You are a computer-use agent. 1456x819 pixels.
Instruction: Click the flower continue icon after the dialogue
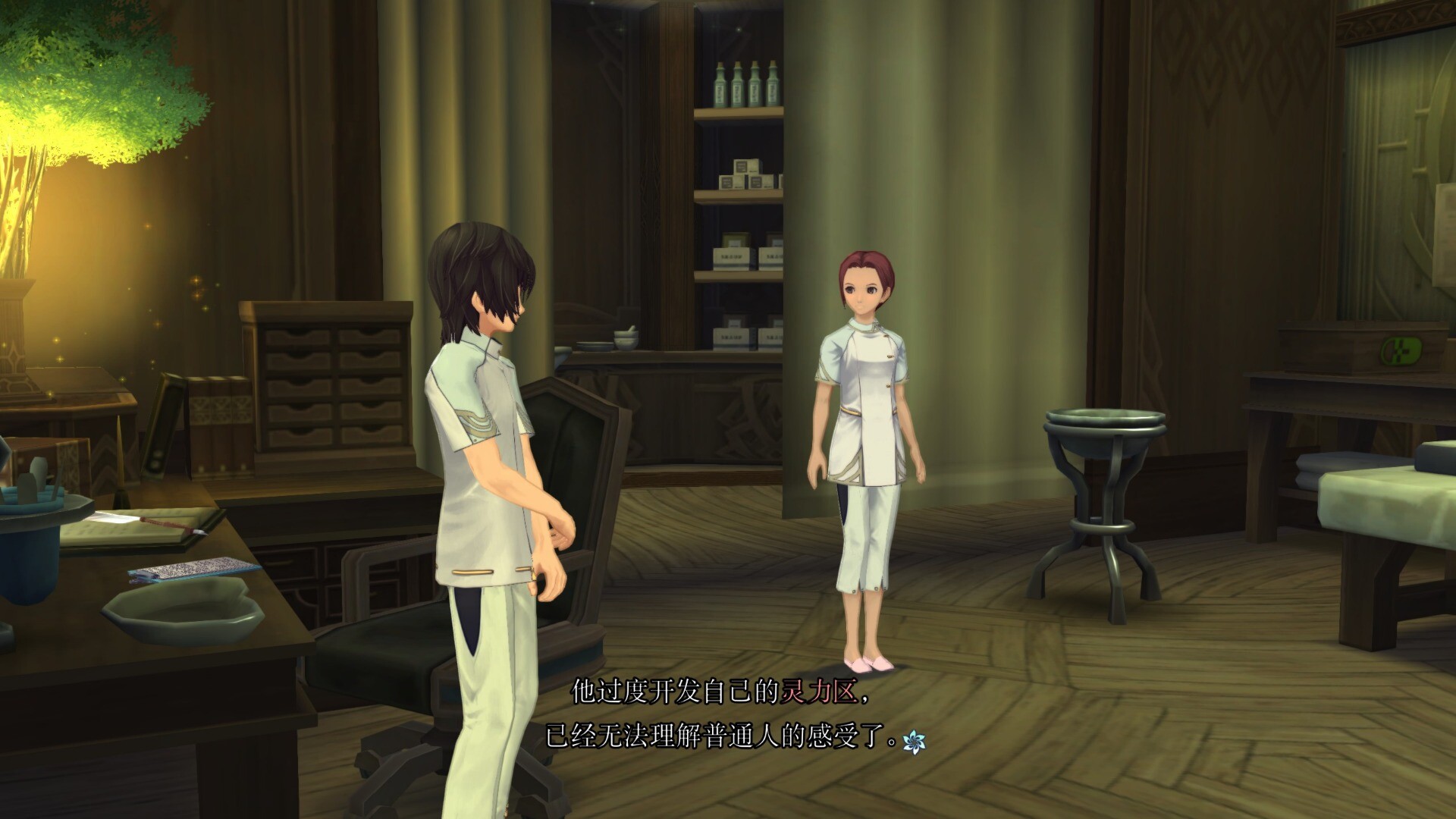(914, 742)
